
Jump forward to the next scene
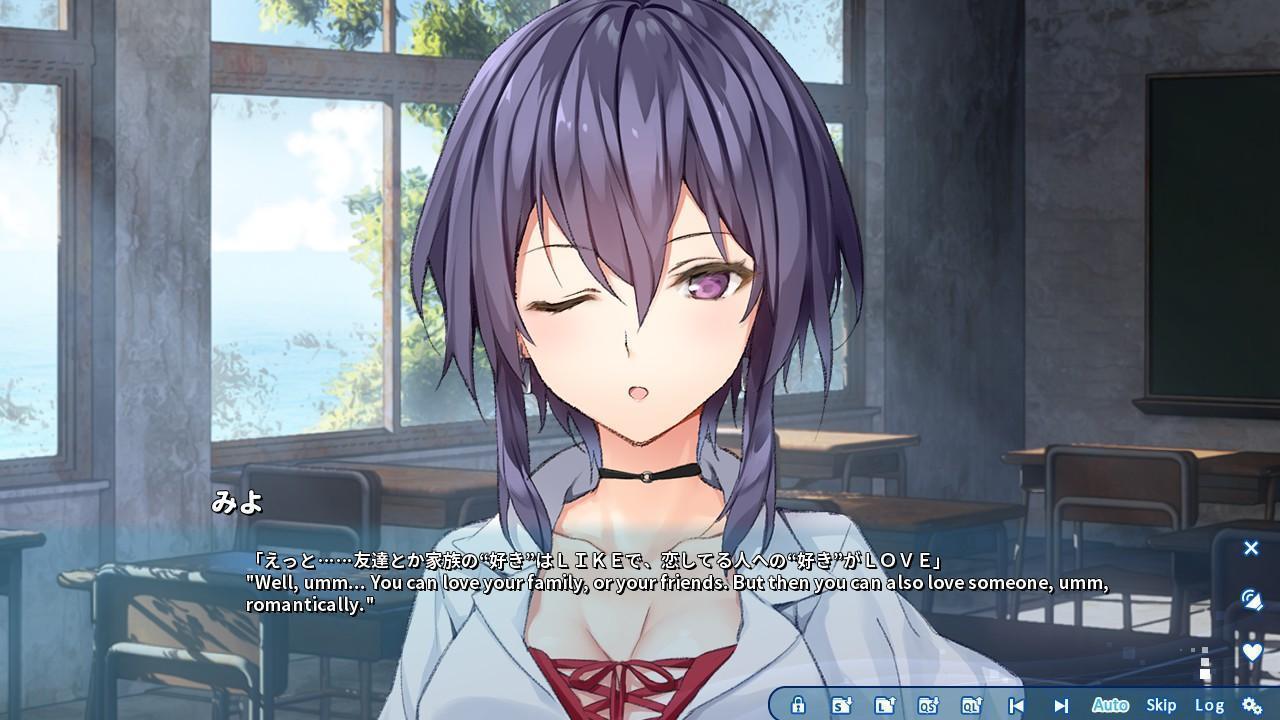coord(1061,705)
